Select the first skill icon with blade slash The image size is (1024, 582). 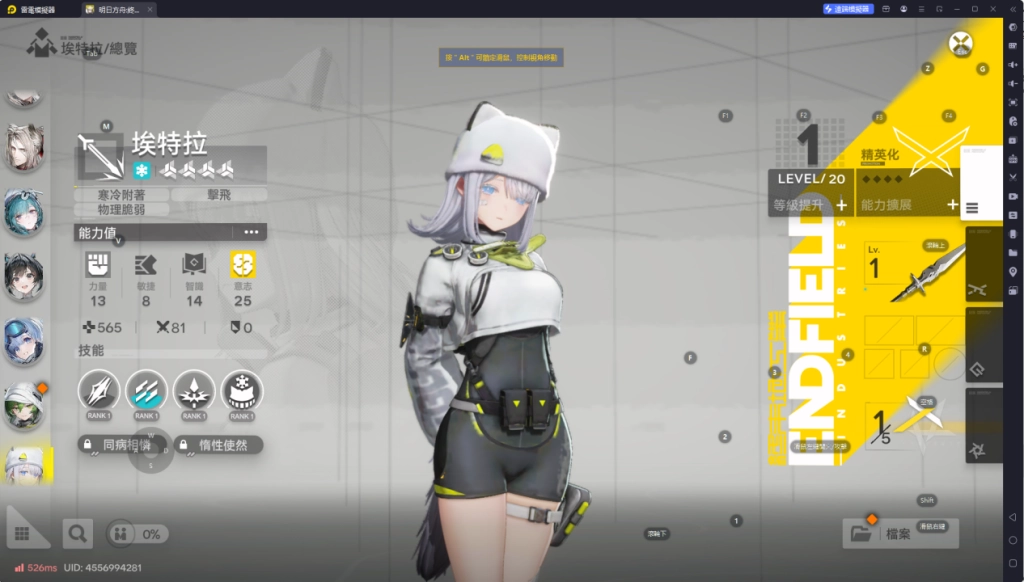[99, 391]
